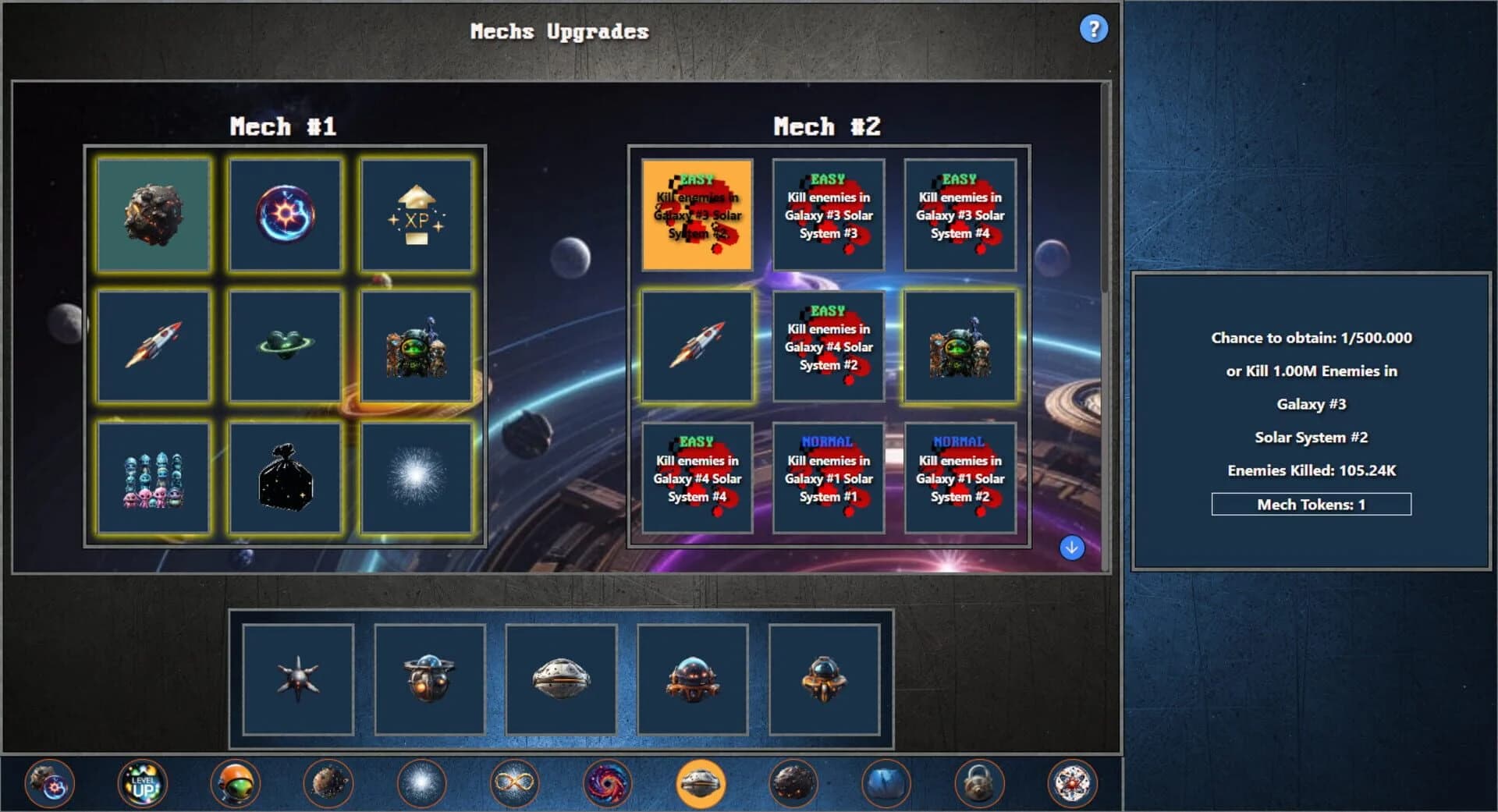Open the help question mark button
The width and height of the screenshot is (1498, 812).
point(1095,28)
